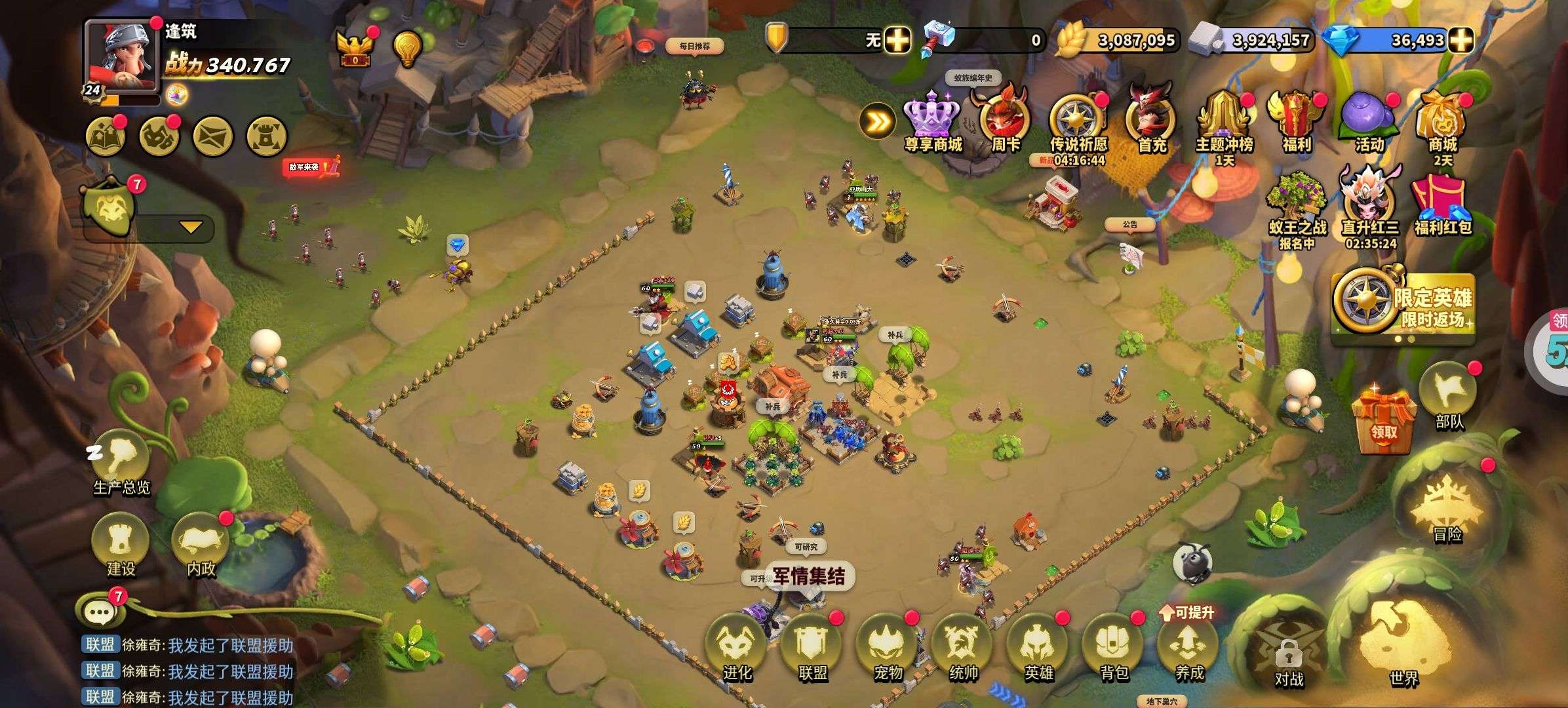Open the 养成 upgrade menu
The height and width of the screenshot is (708, 1568).
tap(1188, 646)
